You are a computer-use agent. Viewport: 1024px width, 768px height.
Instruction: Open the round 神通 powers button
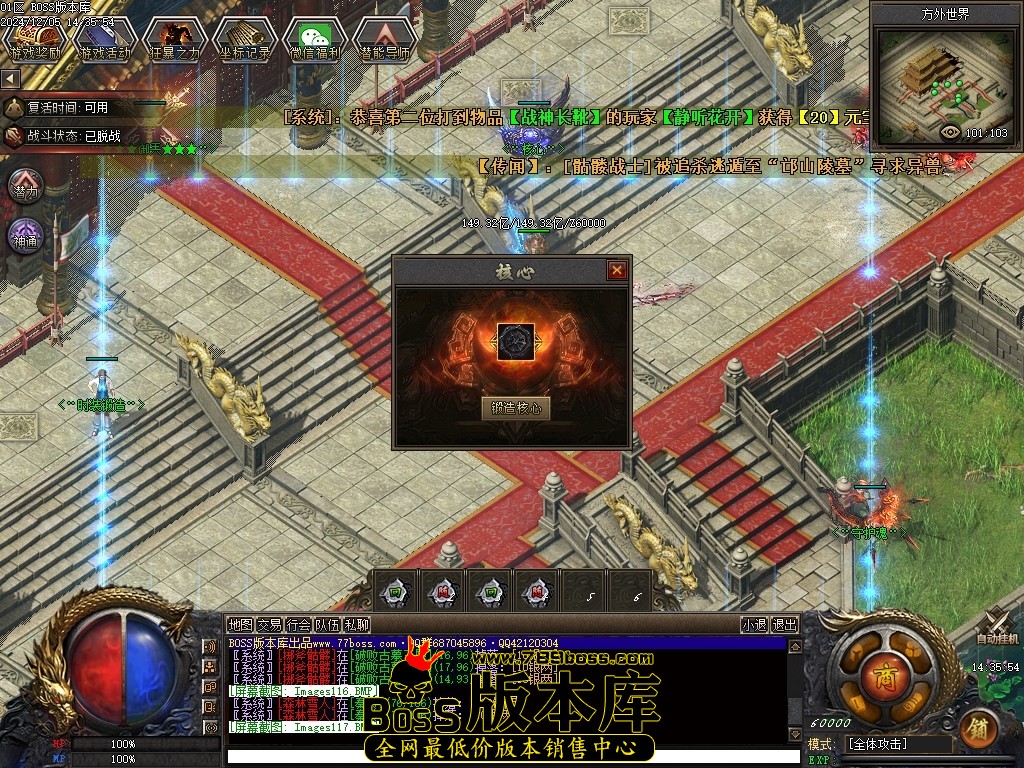[x=26, y=237]
